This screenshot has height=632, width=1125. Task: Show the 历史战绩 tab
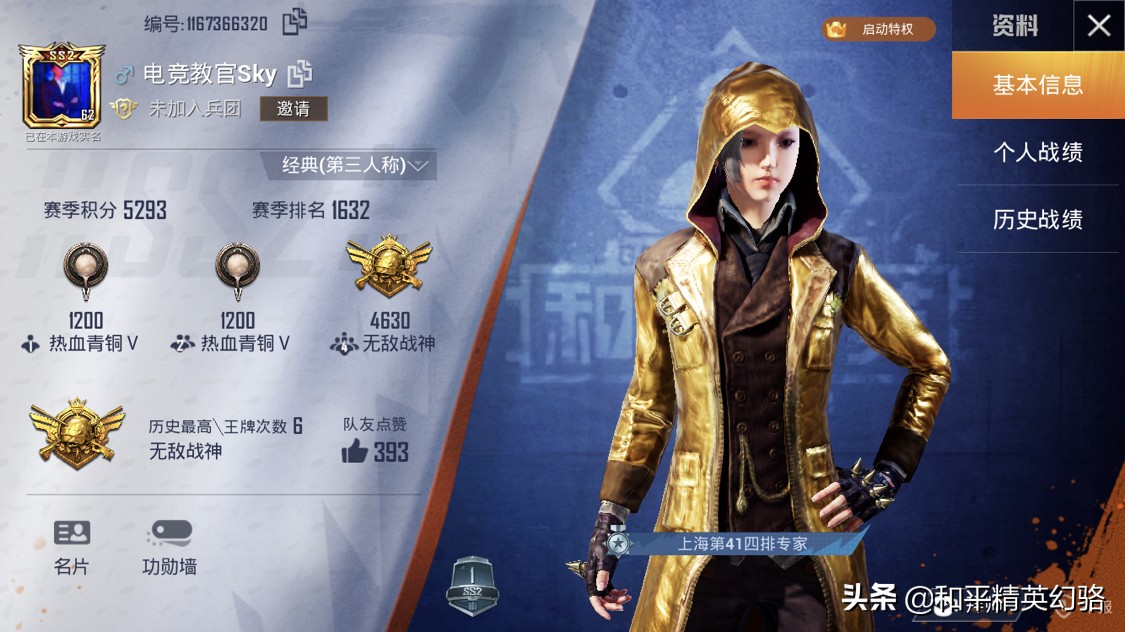point(1037,219)
